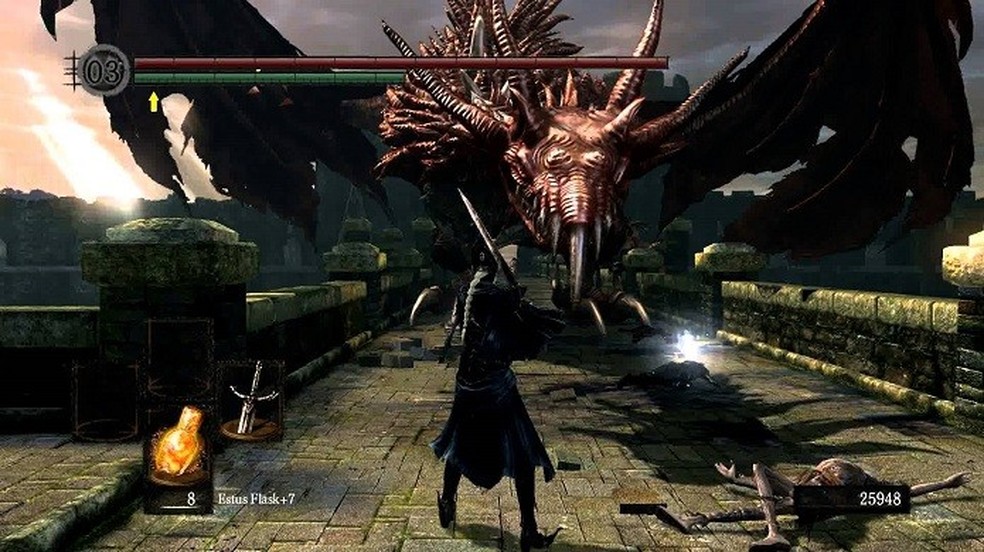This screenshot has height=552, width=984.
Task: Select the equipped sword weapon slot
Action: click(250, 400)
